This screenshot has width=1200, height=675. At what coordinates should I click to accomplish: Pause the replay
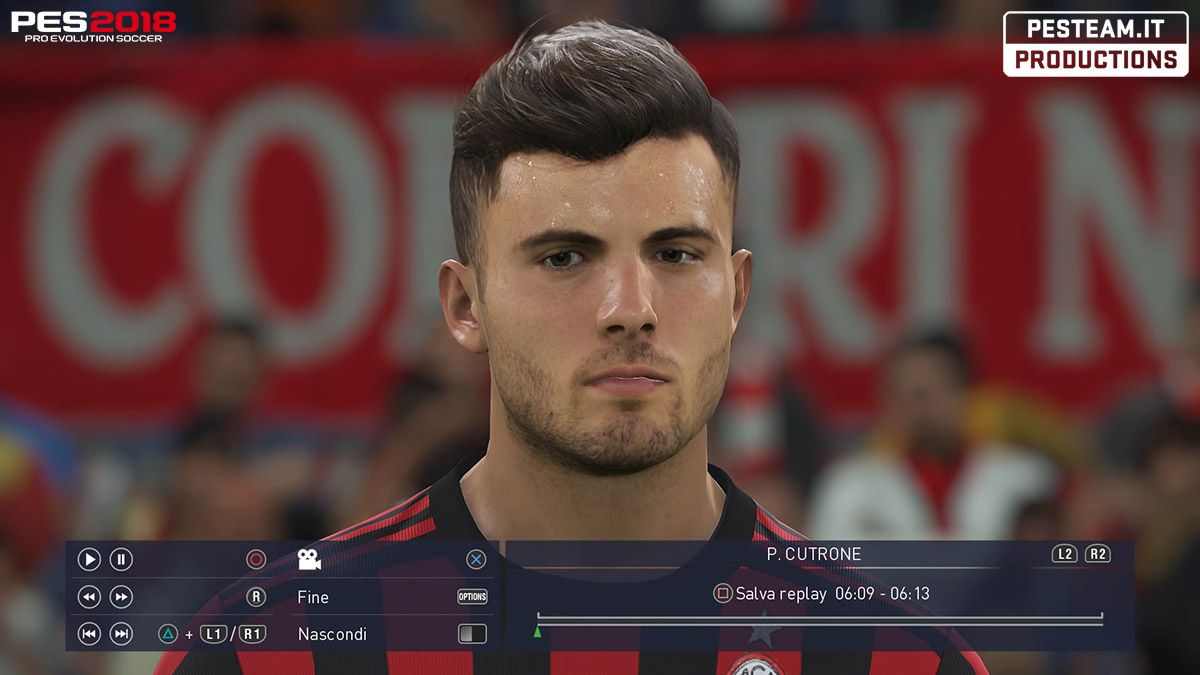[x=121, y=560]
